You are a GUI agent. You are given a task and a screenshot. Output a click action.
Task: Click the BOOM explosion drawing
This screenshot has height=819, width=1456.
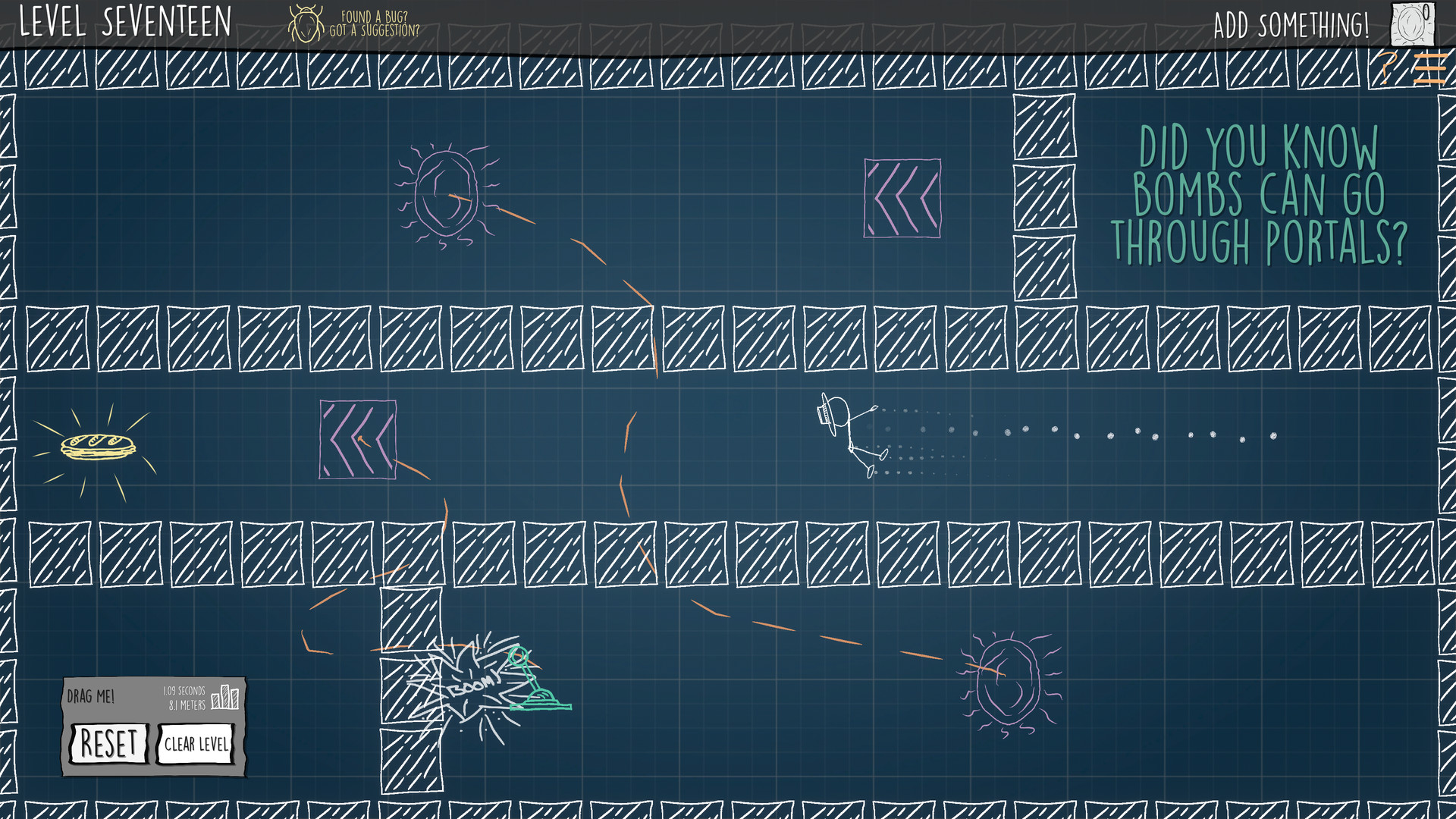[x=470, y=686]
